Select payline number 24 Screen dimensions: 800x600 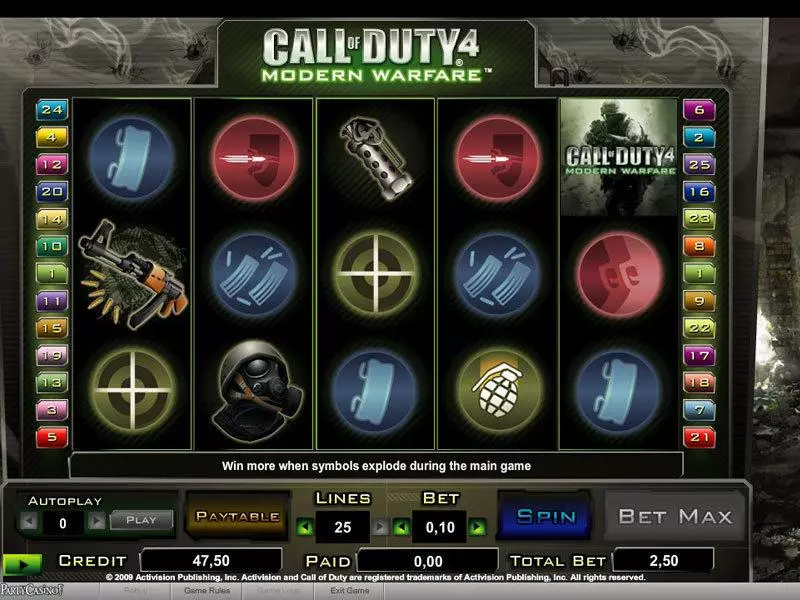50,110
